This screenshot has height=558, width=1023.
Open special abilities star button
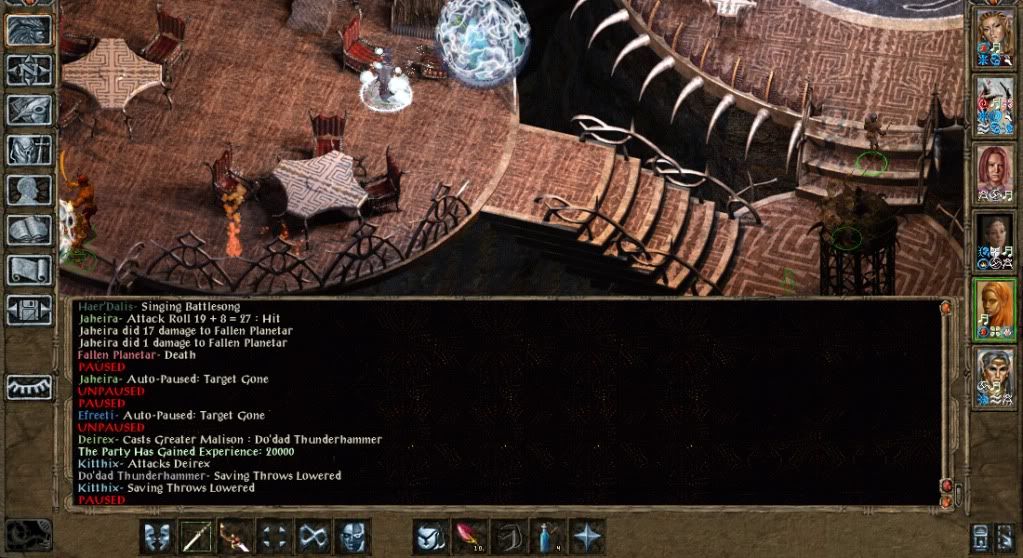(x=586, y=535)
